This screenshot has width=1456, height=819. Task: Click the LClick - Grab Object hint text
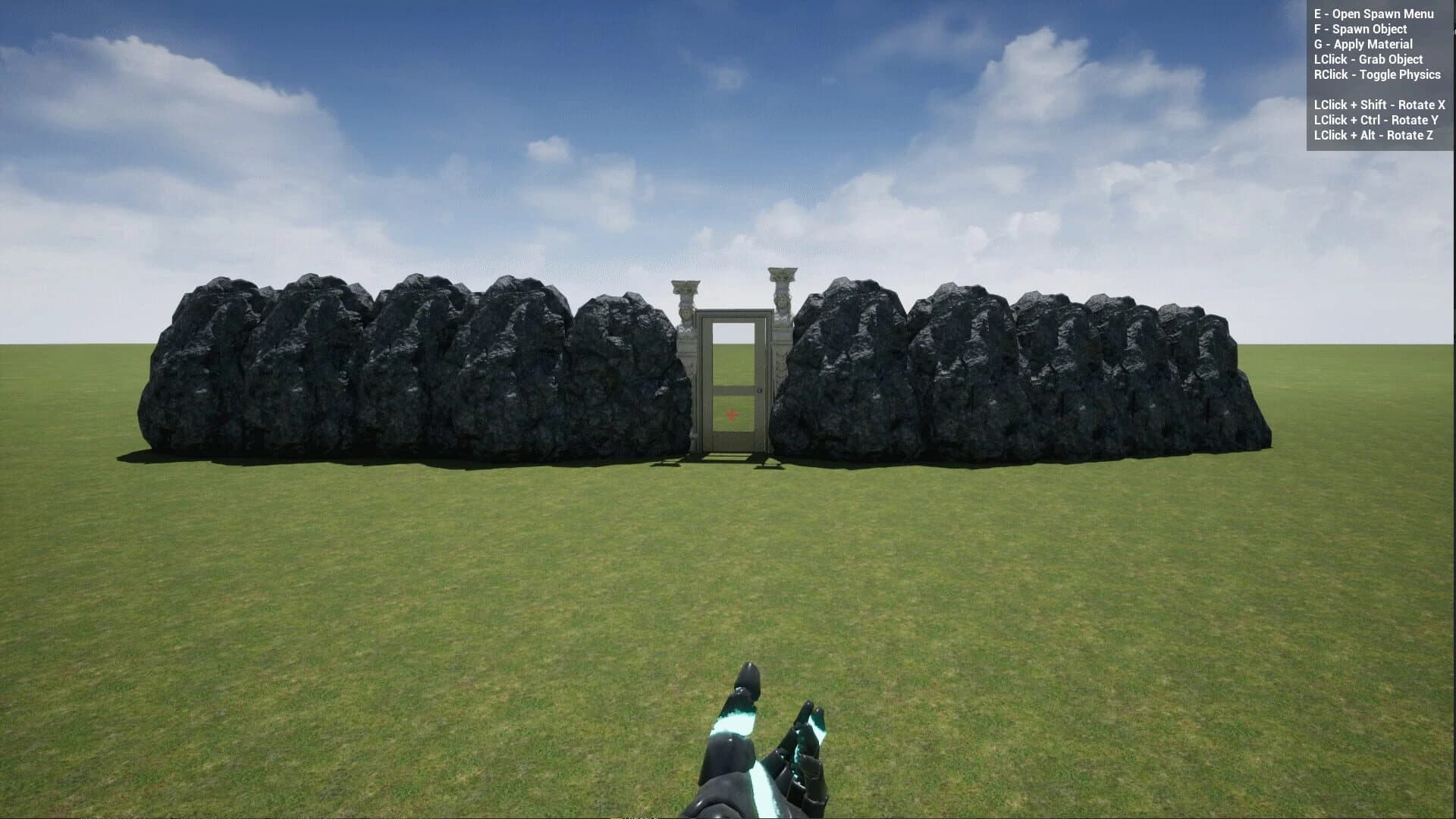pyautogui.click(x=1370, y=59)
